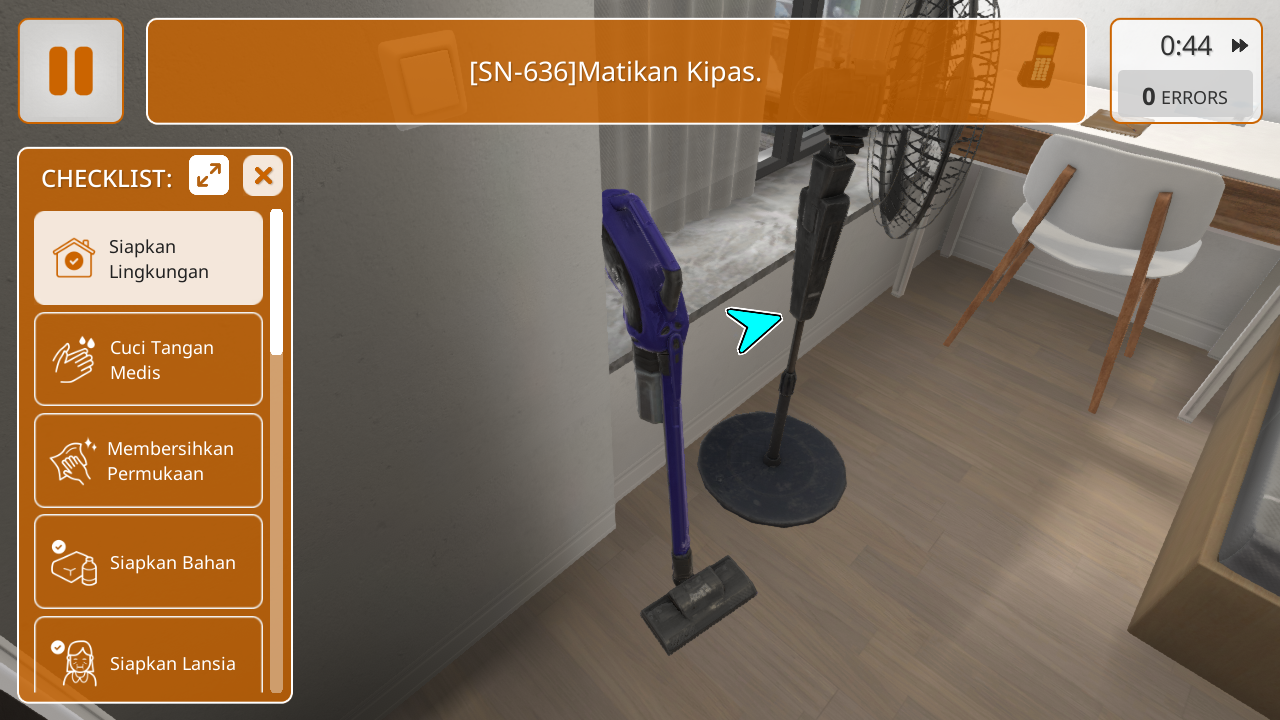The image size is (1280, 720).
Task: Pause the simulation
Action: pos(71,71)
